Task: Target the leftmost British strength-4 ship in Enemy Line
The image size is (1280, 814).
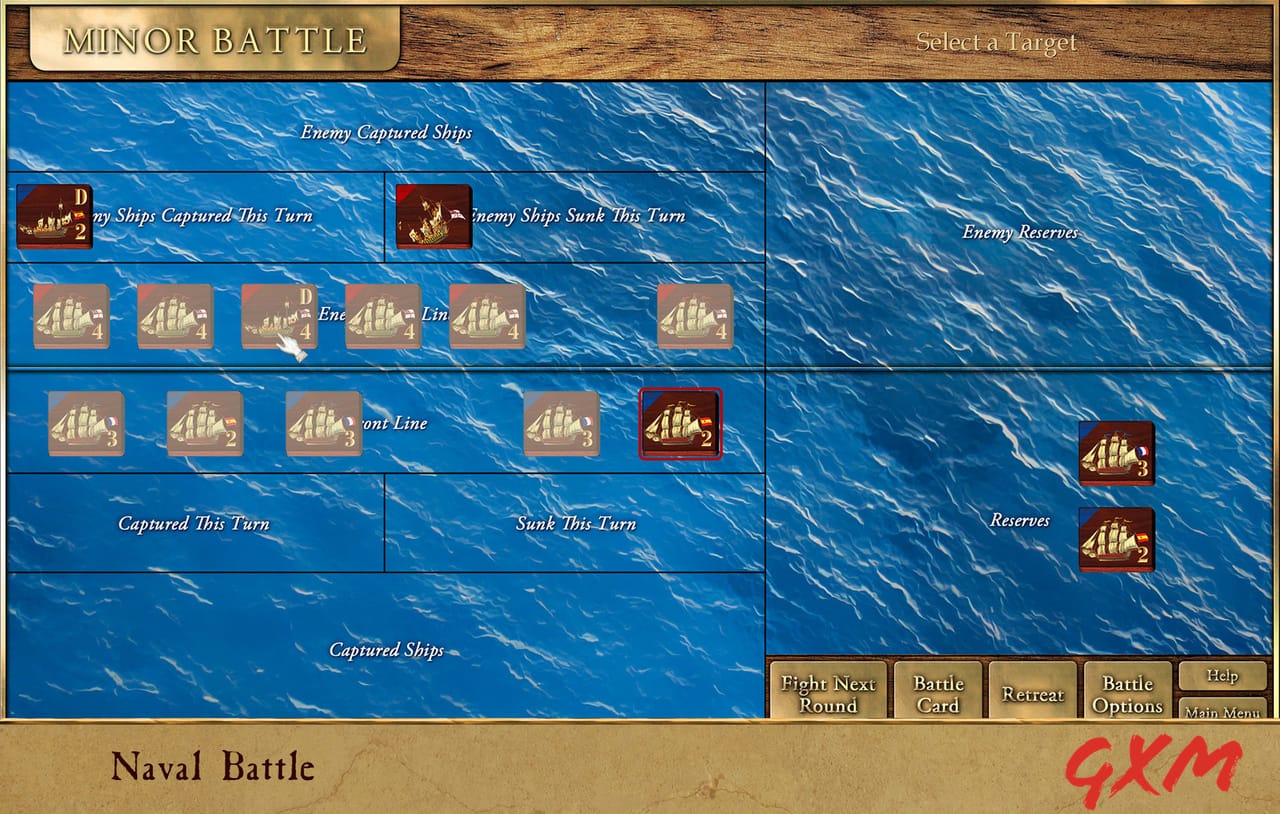Action: pyautogui.click(x=73, y=318)
